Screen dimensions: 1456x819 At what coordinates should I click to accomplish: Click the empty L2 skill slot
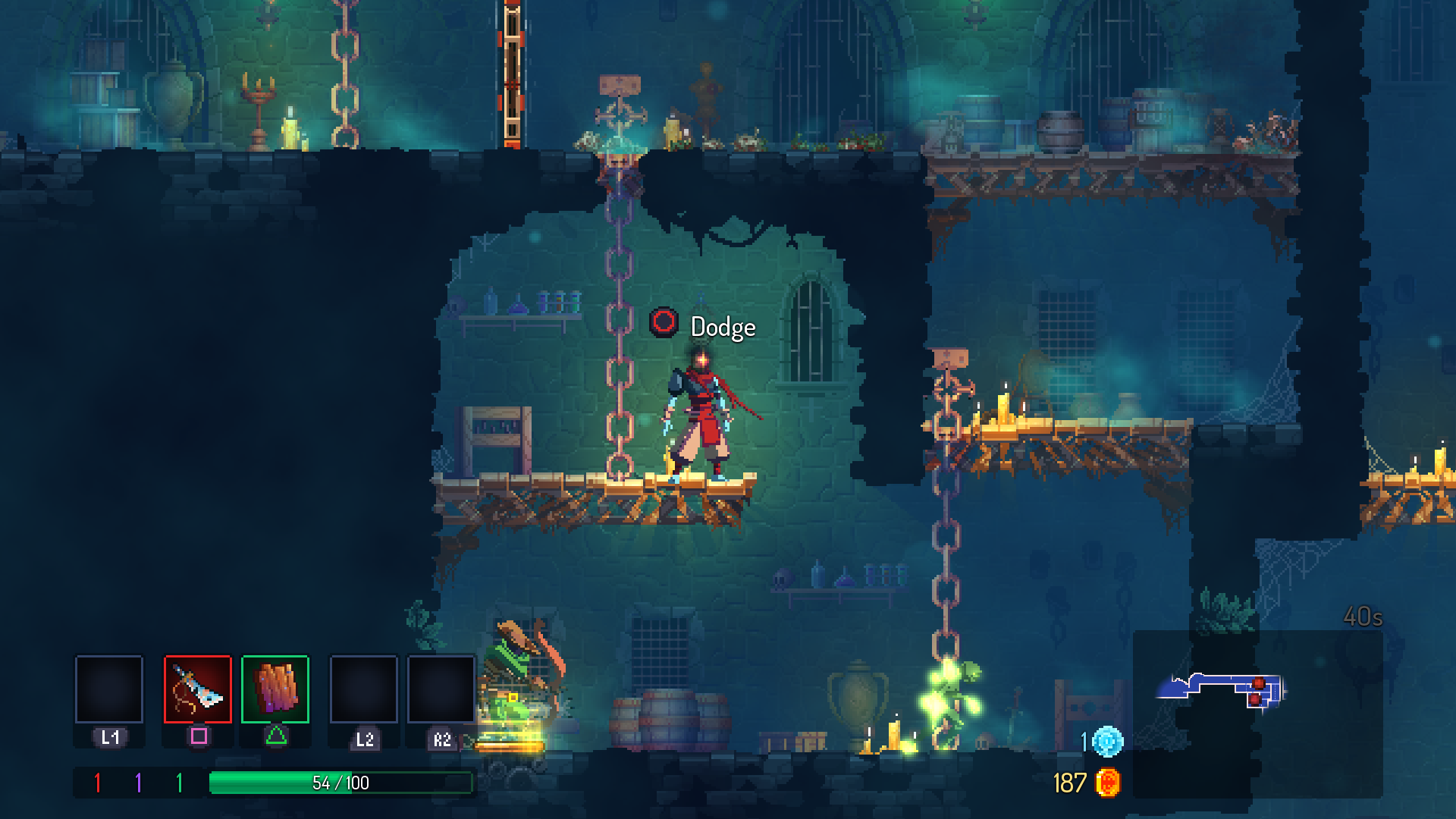364,689
